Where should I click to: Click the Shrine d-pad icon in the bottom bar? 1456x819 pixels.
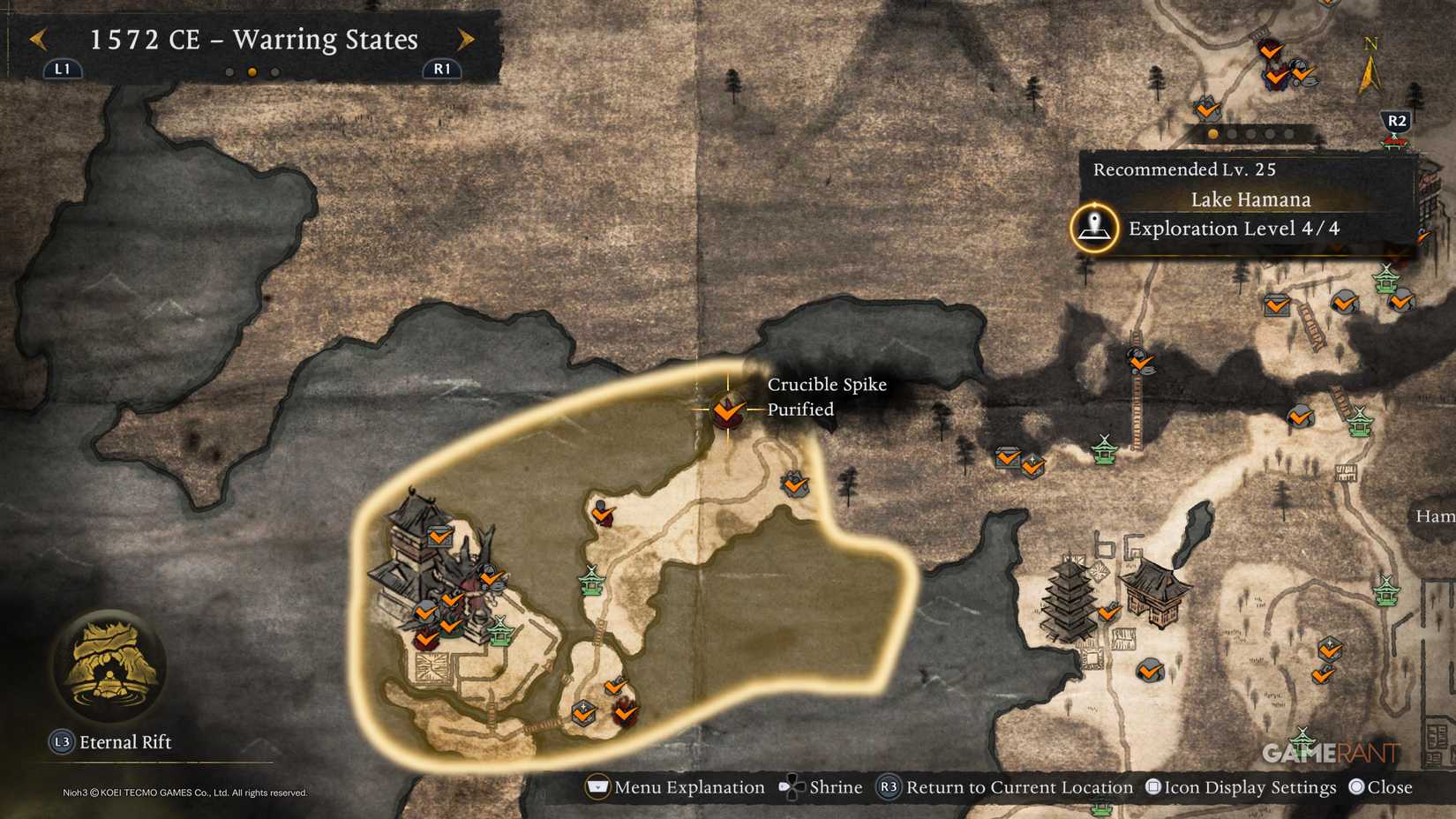[792, 786]
